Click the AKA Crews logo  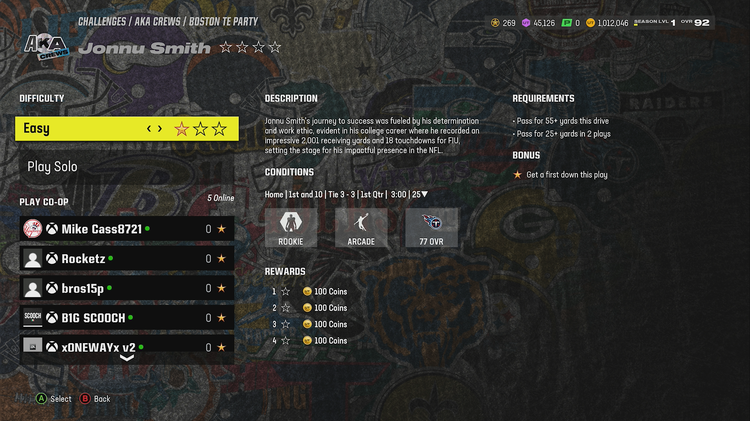click(43, 47)
